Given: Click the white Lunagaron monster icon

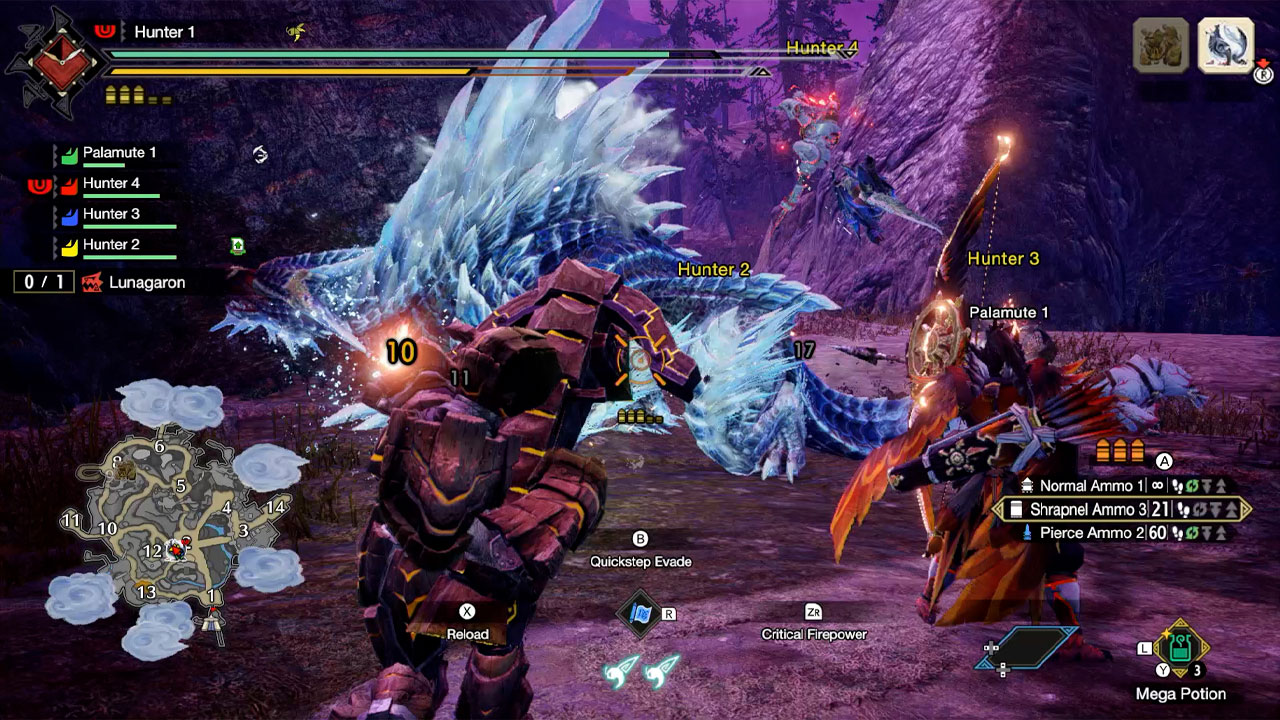Looking at the screenshot, I should pos(1225,45).
